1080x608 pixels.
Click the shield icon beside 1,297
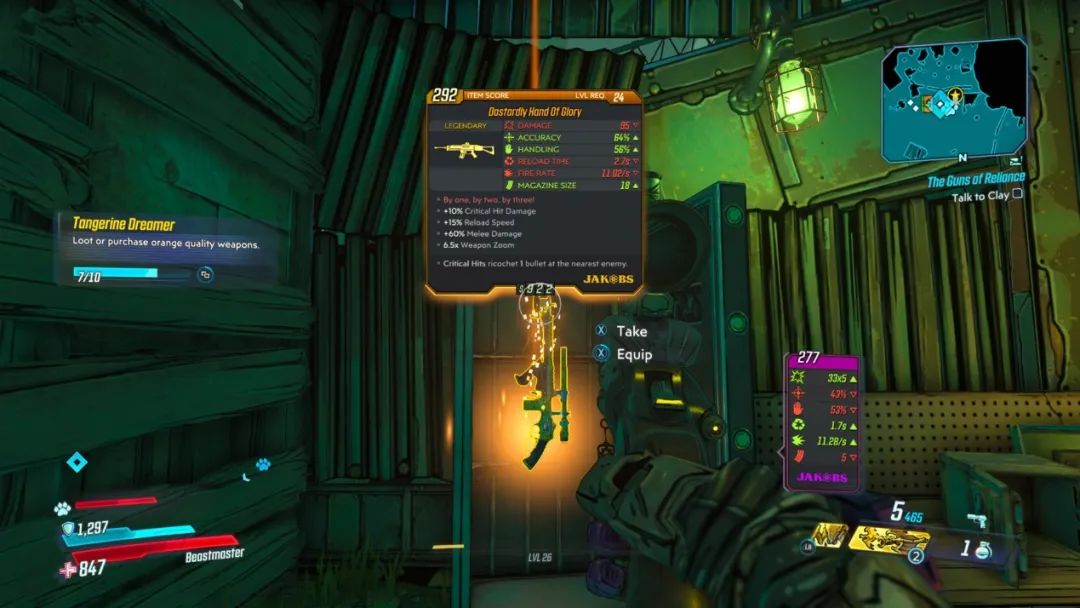[68, 527]
